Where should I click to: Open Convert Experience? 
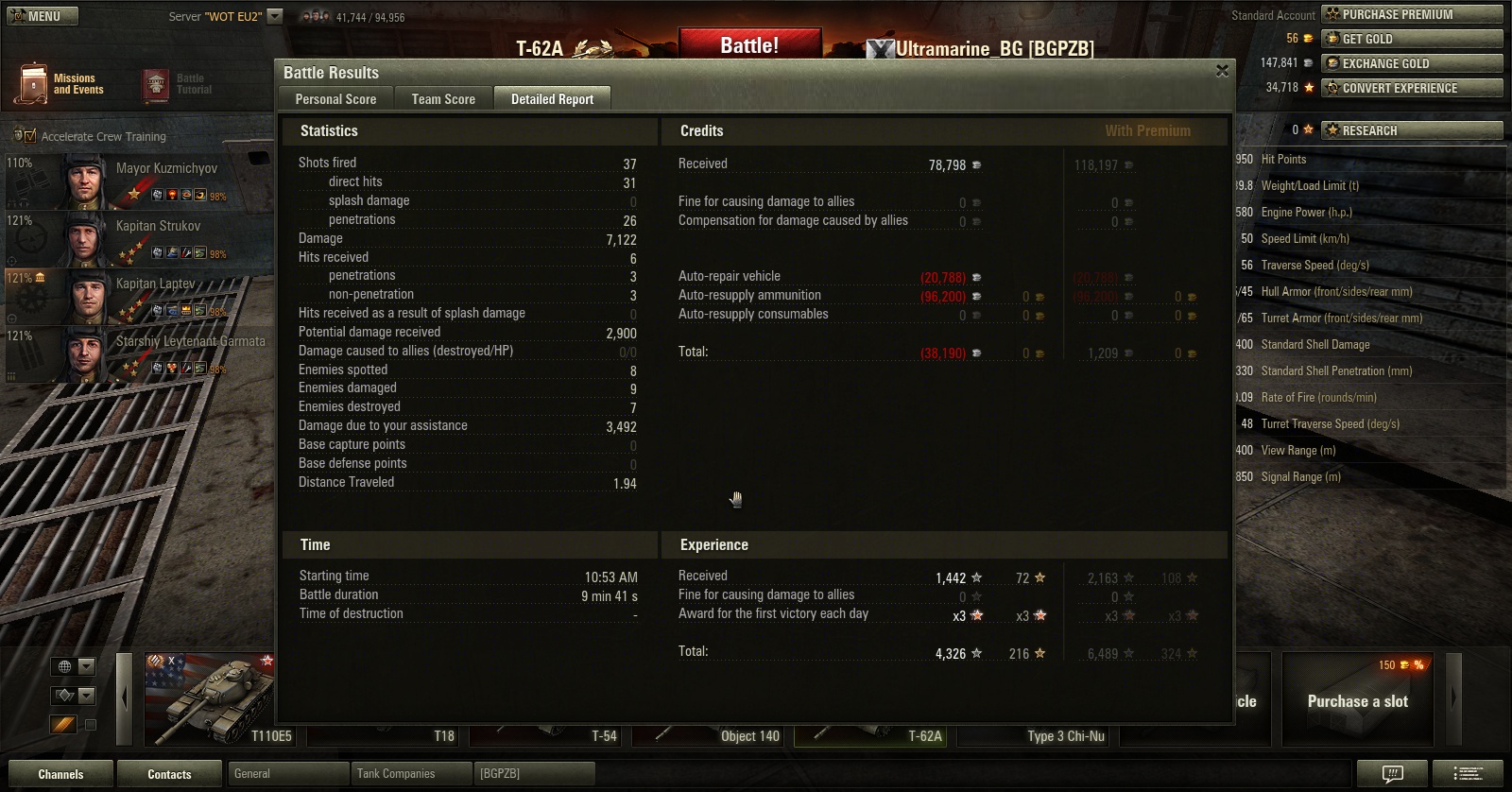1412,88
